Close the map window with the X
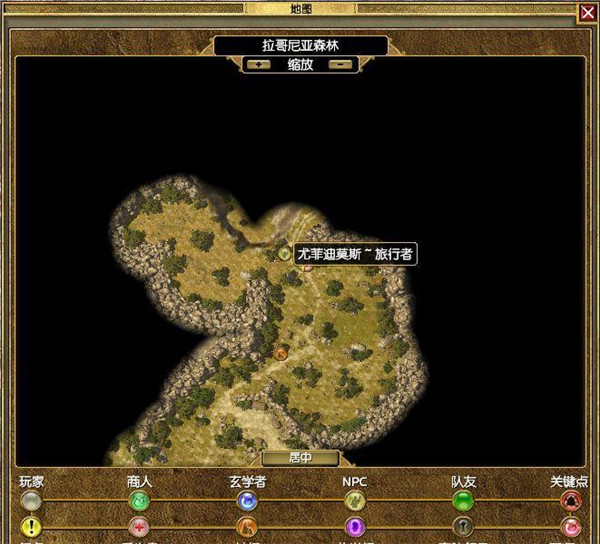The width and height of the screenshot is (600, 544). pos(587,13)
